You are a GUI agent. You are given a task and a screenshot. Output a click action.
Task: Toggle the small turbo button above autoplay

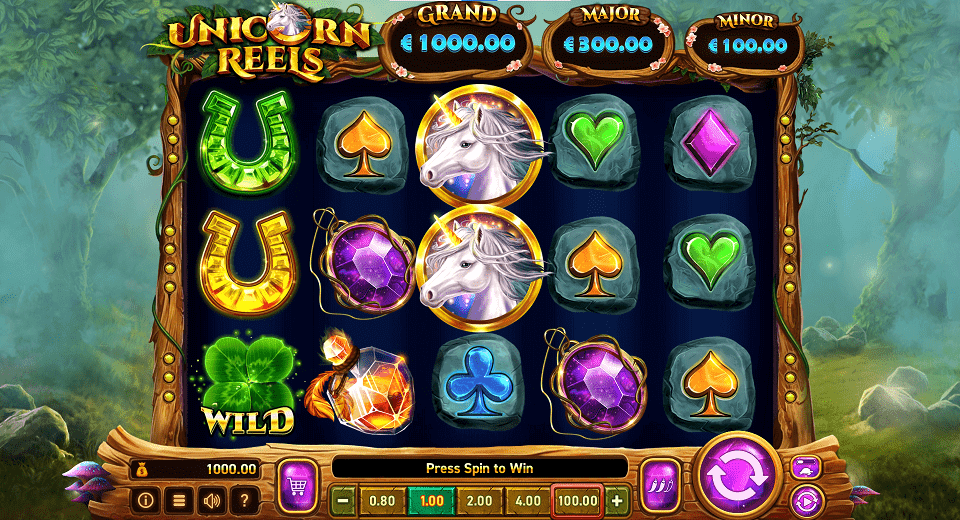tap(805, 466)
